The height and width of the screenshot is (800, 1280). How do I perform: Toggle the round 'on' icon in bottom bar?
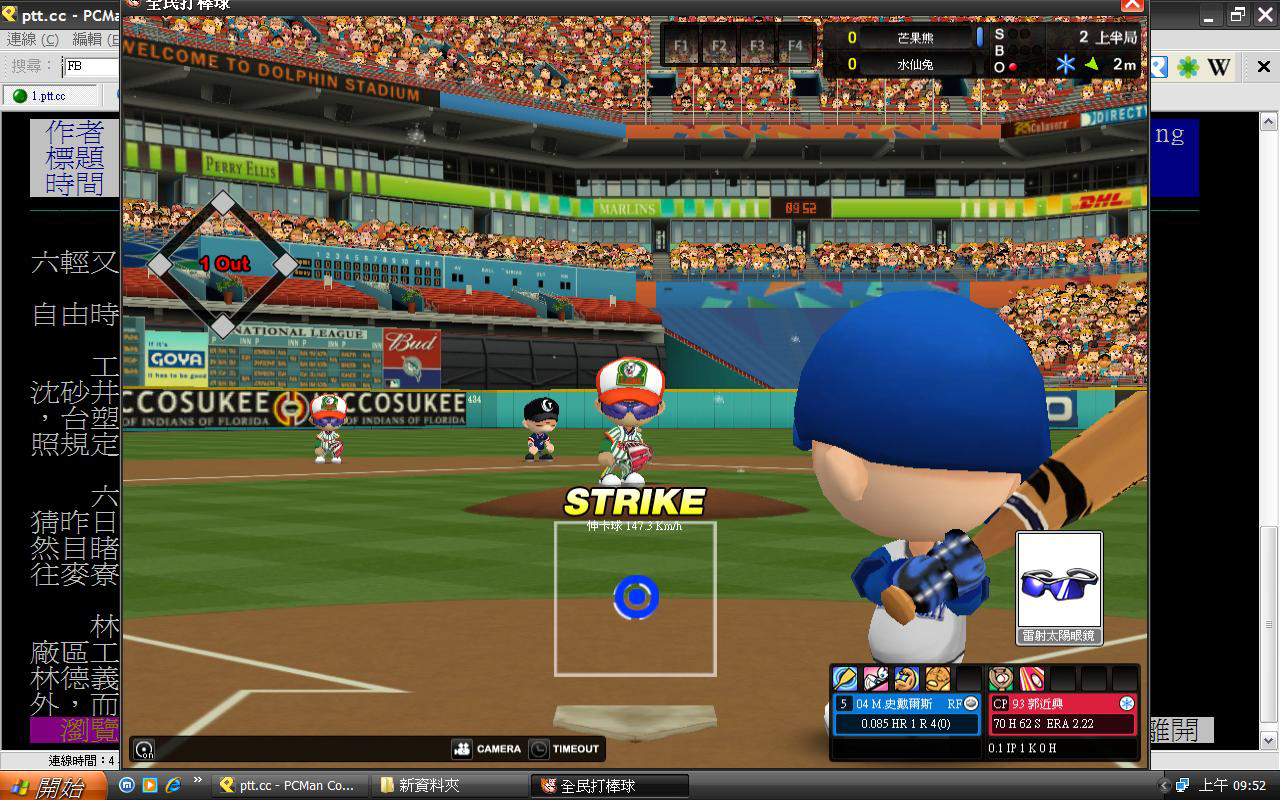(144, 749)
